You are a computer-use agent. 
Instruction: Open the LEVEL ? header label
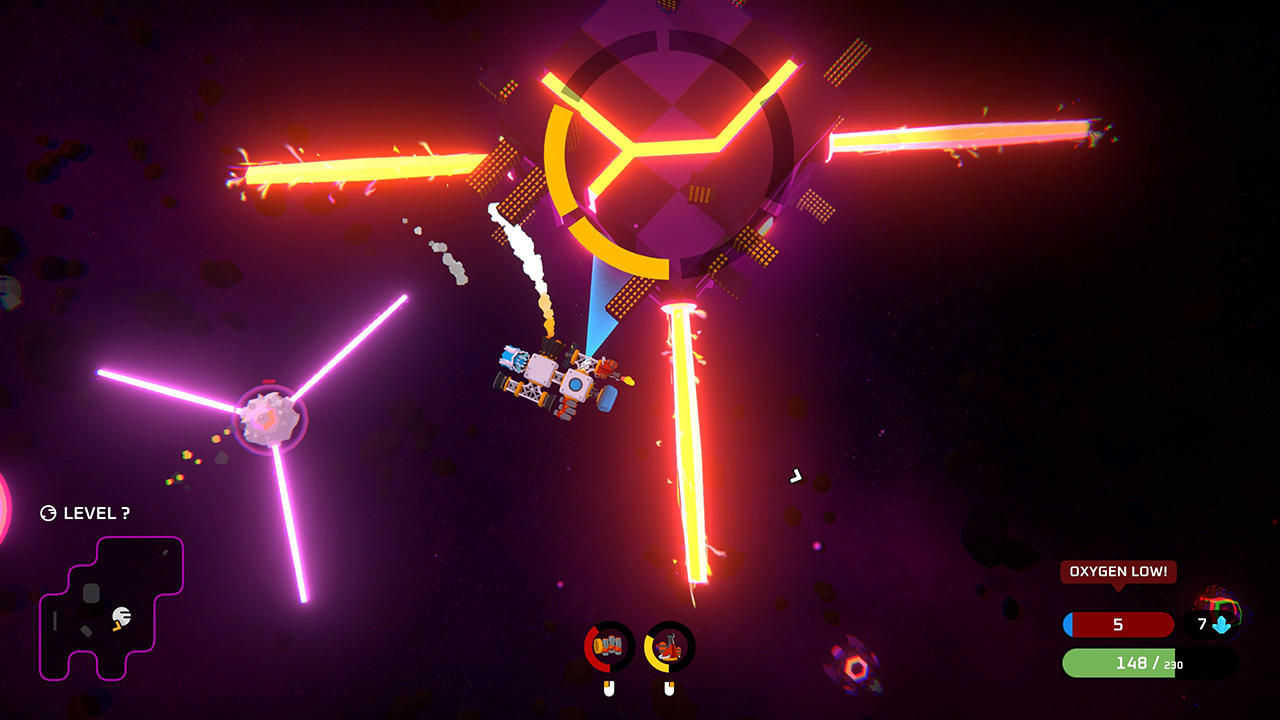(95, 513)
